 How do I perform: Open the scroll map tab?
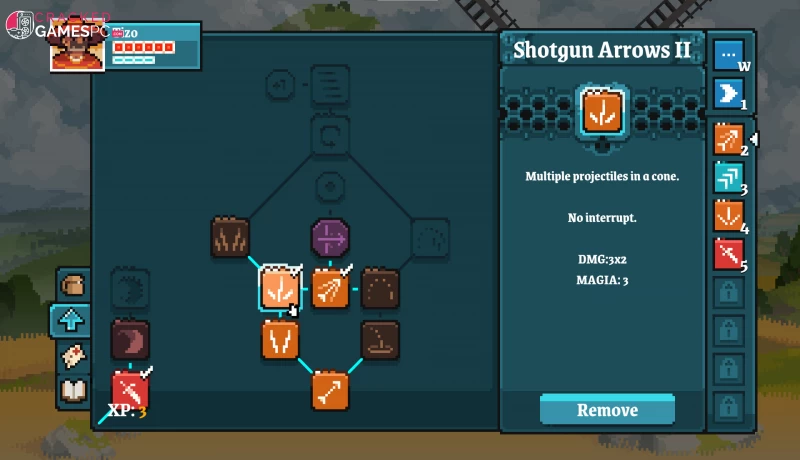(73, 356)
